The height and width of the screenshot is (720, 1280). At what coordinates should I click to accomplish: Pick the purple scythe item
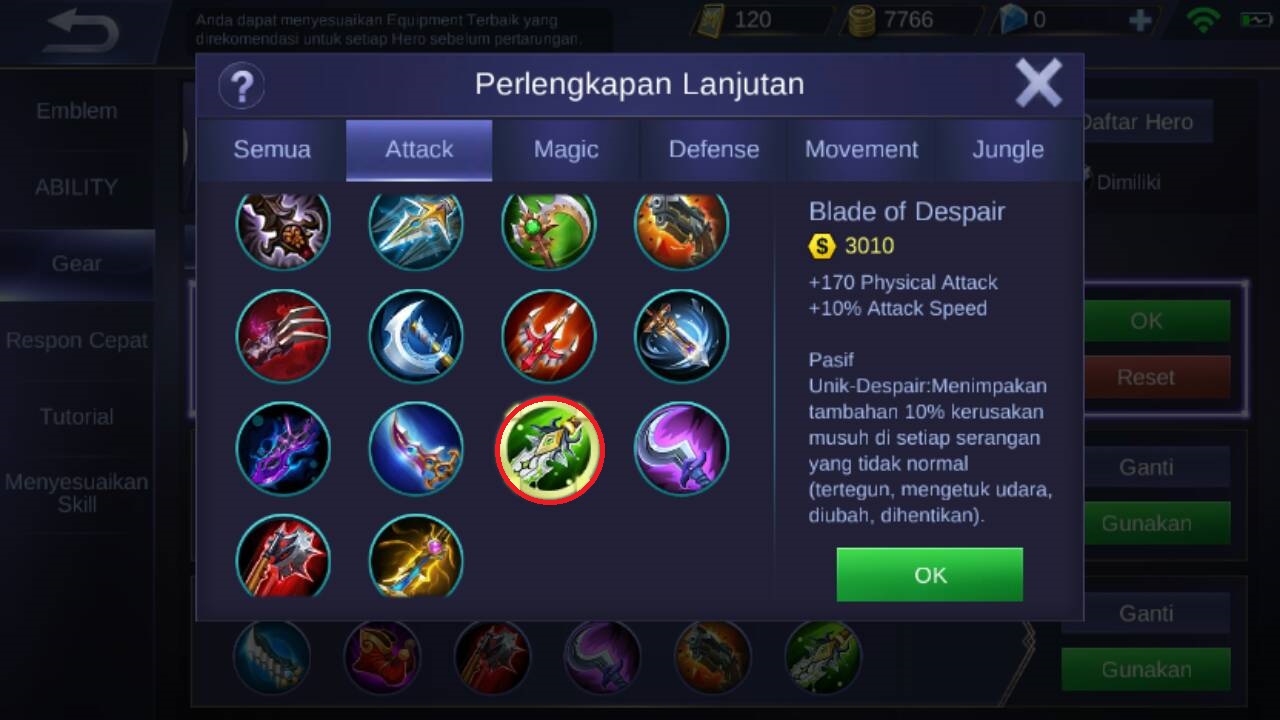(682, 449)
